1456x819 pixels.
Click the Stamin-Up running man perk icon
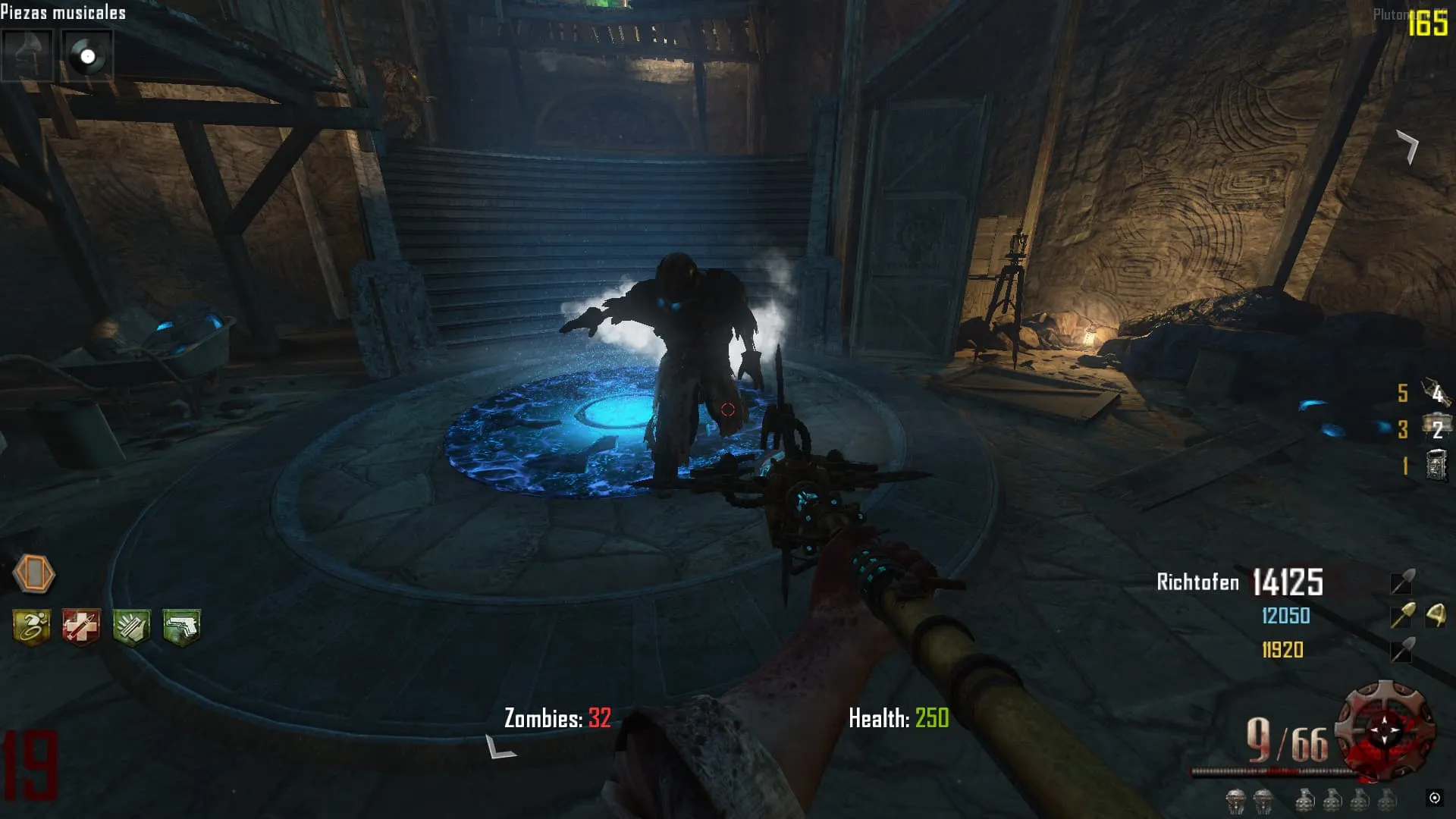pyautogui.click(x=32, y=627)
